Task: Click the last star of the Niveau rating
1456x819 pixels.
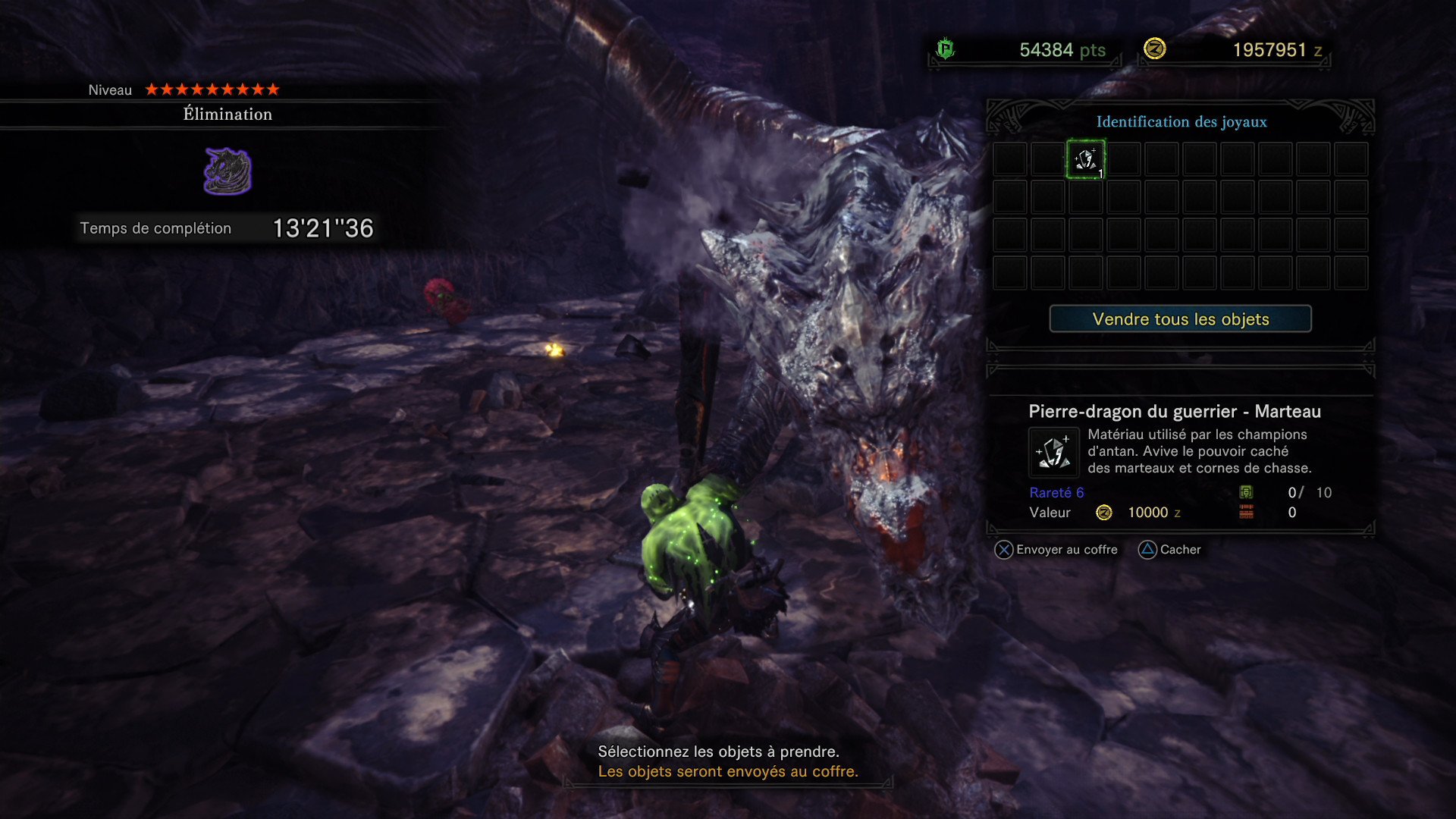Action: pyautogui.click(x=275, y=89)
